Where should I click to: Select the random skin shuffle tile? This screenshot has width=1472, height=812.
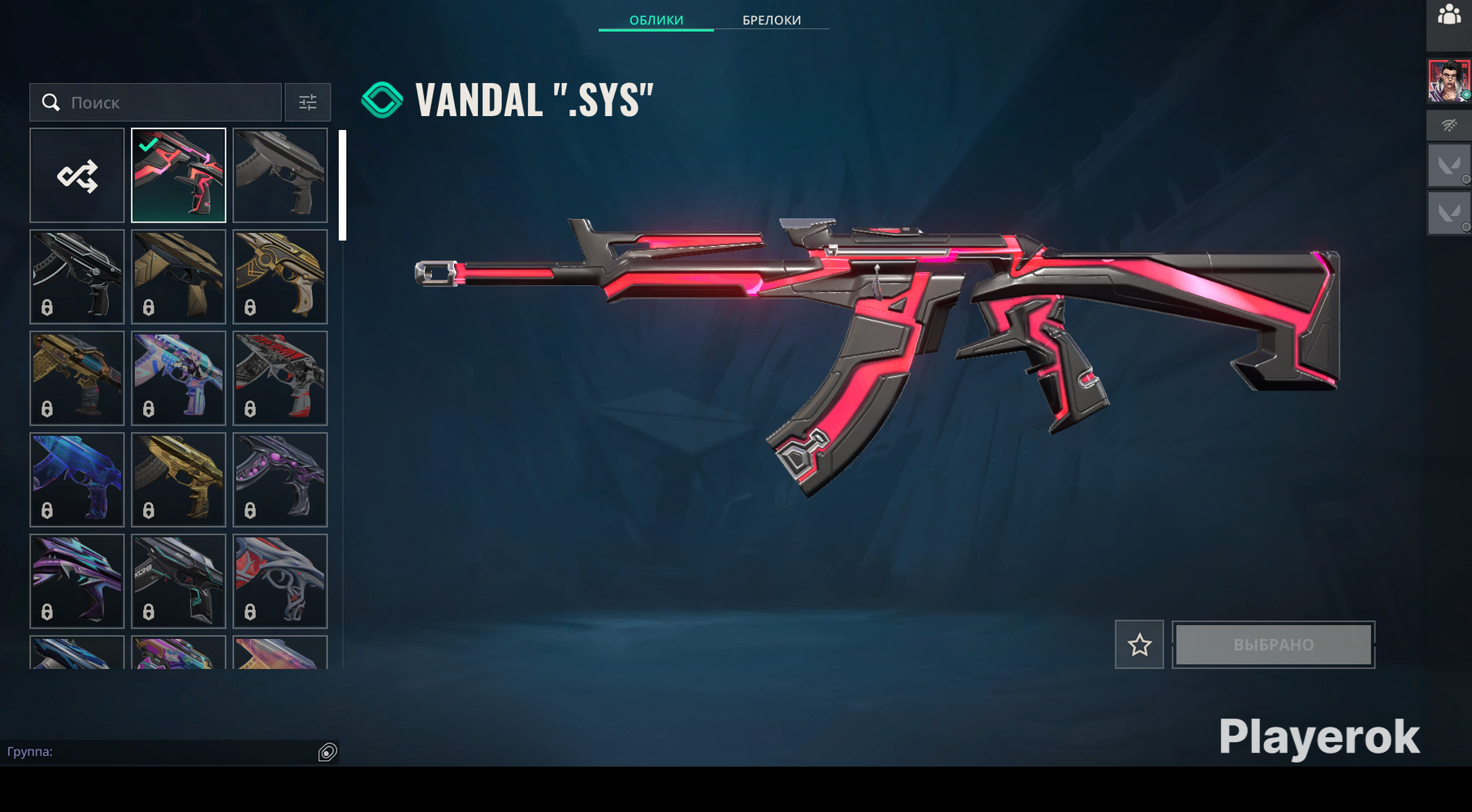tap(77, 175)
